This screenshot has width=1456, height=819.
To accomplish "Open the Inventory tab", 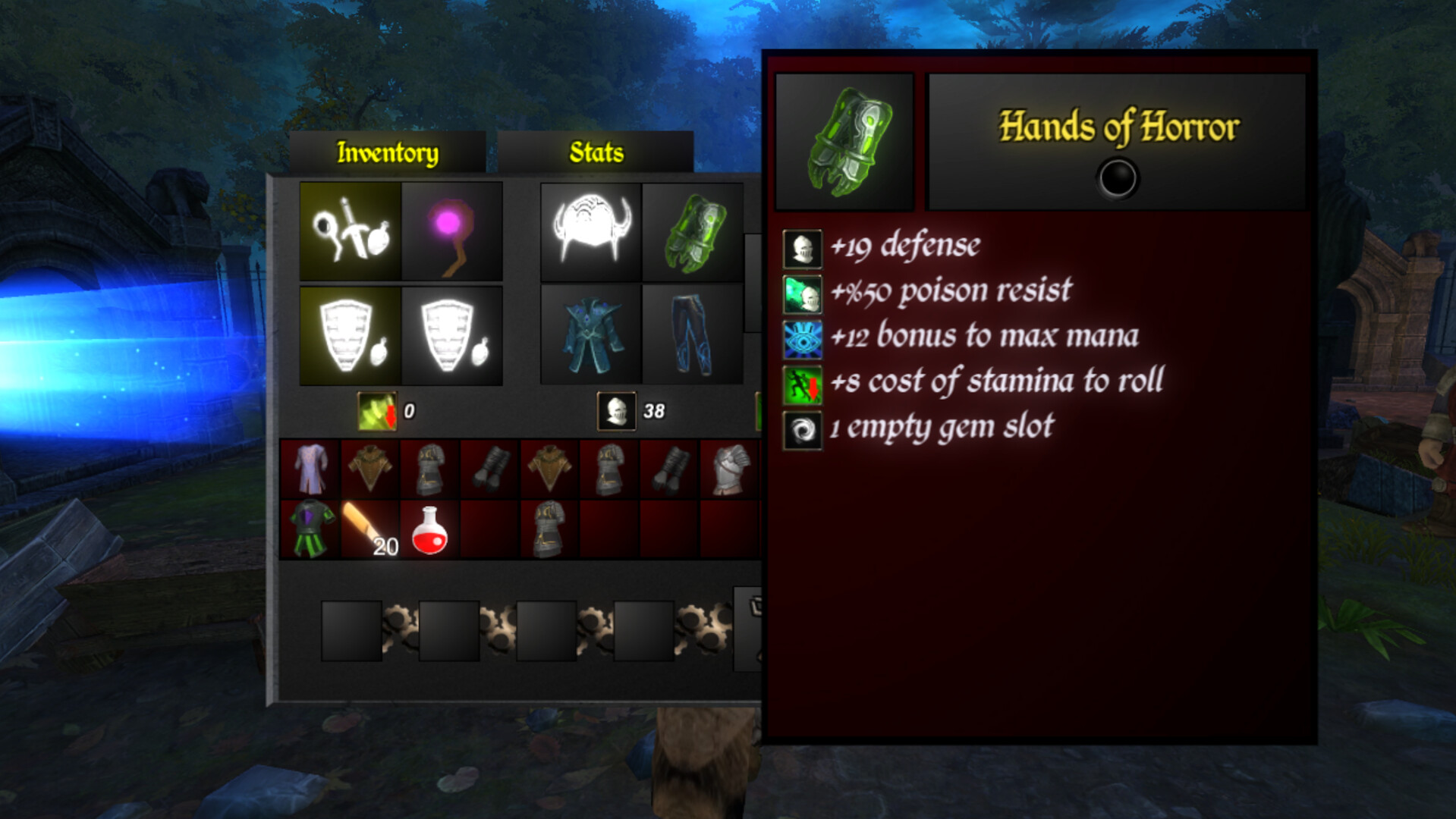I will pos(388,151).
